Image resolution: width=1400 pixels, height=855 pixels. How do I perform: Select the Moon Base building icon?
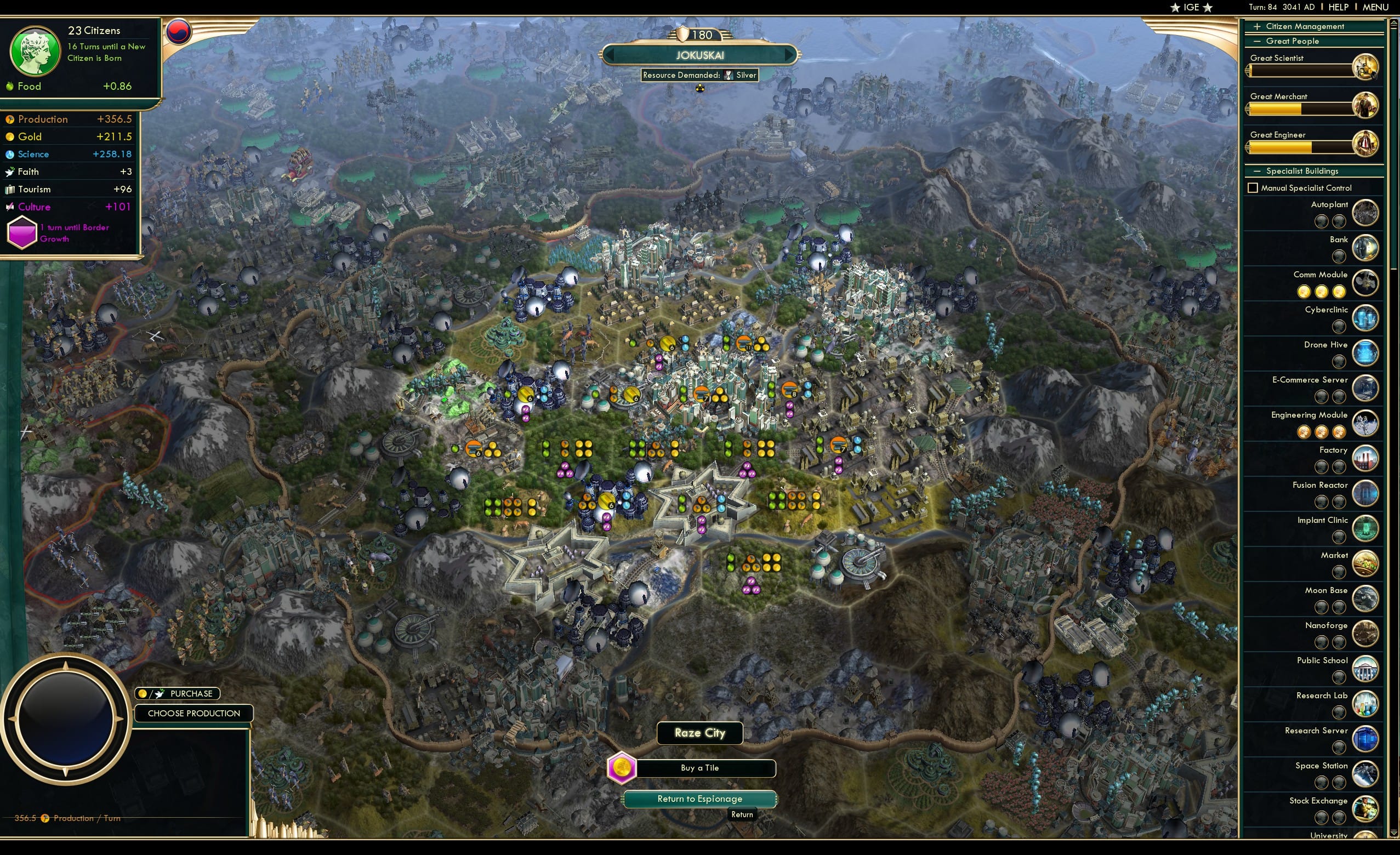[1367, 599]
